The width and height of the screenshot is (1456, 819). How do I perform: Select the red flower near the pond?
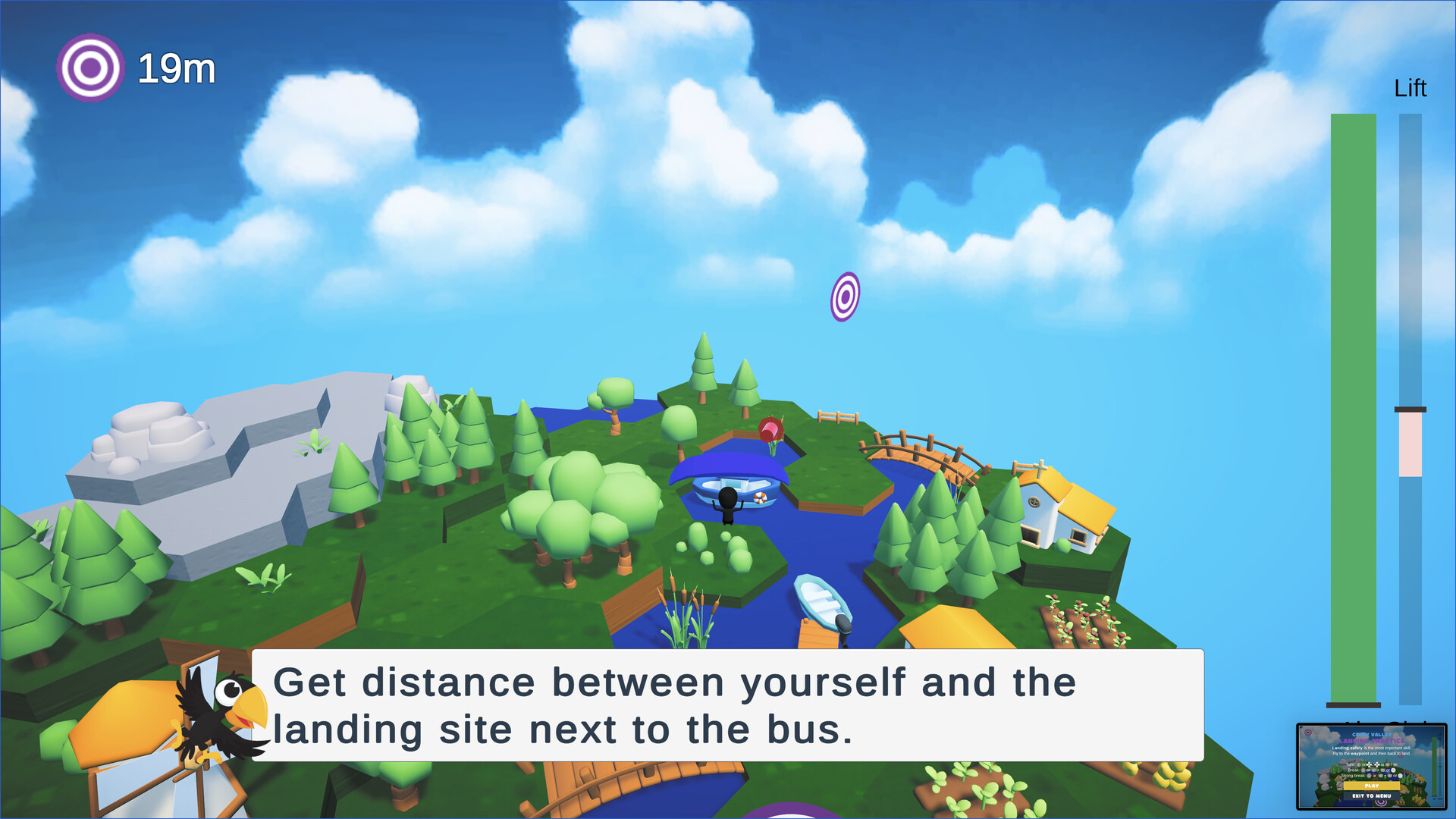(x=770, y=427)
